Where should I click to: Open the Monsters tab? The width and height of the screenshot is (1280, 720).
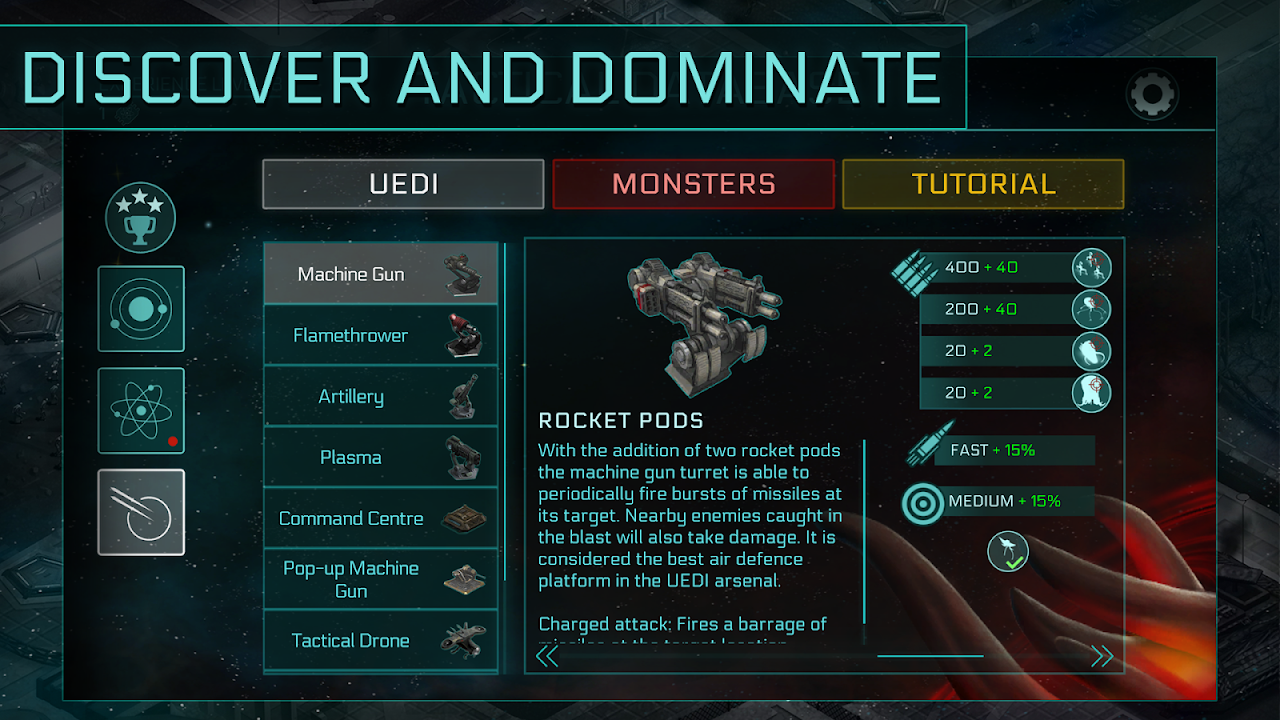pos(693,184)
